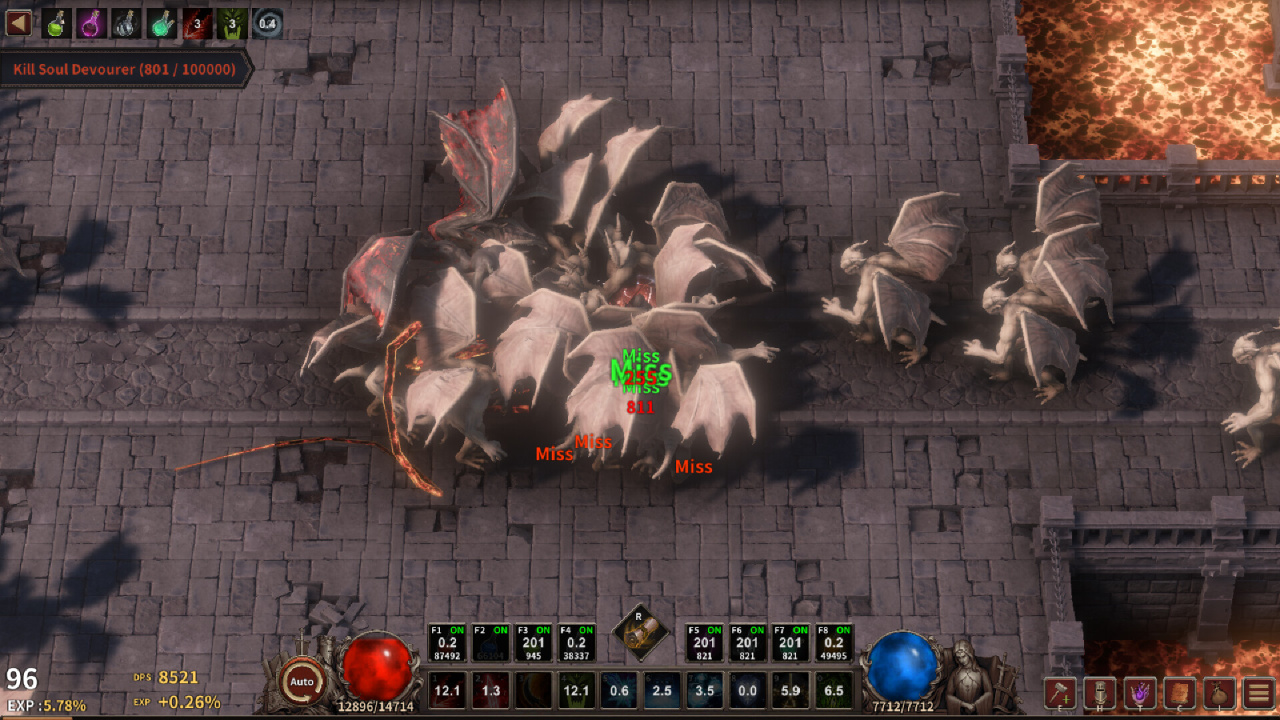Open the scroll quest journal

pyautogui.click(x=1179, y=692)
